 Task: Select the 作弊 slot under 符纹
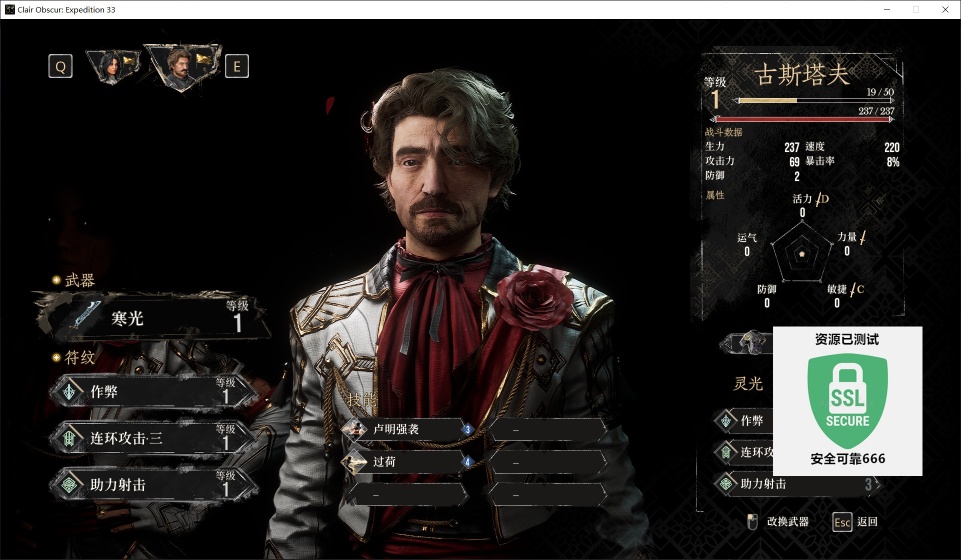(152, 392)
